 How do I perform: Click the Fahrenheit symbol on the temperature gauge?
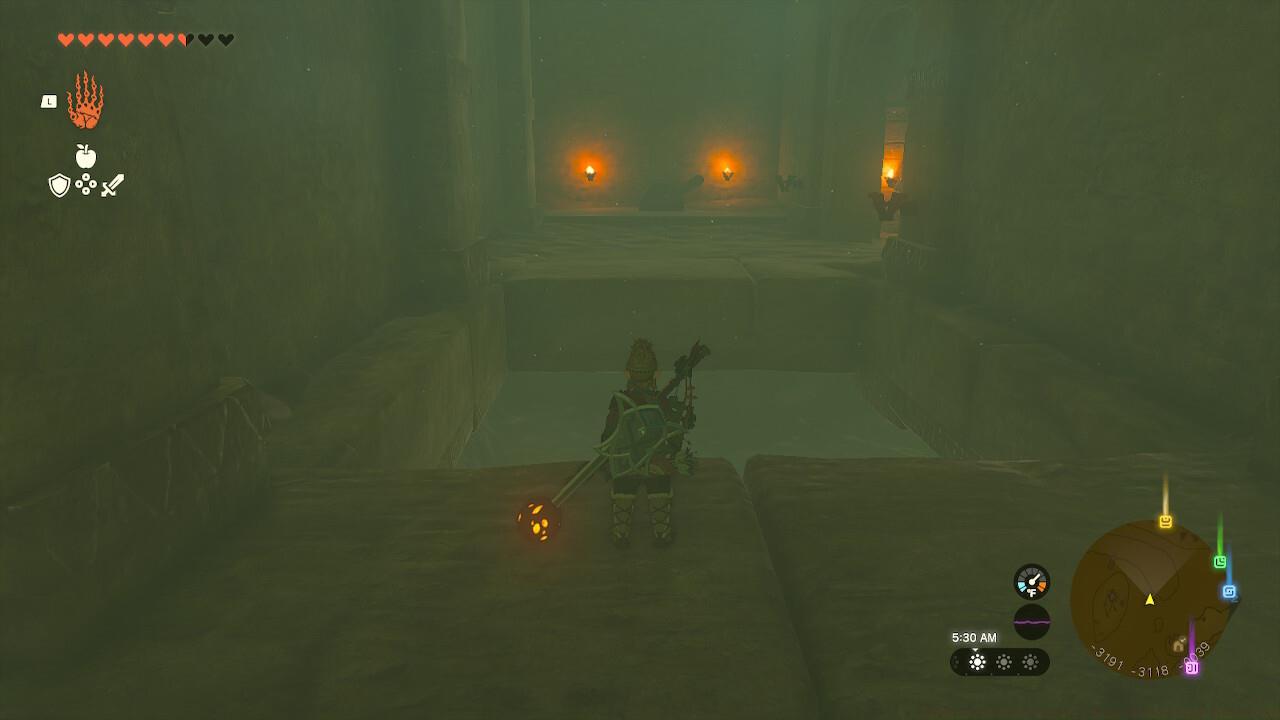click(x=1031, y=592)
